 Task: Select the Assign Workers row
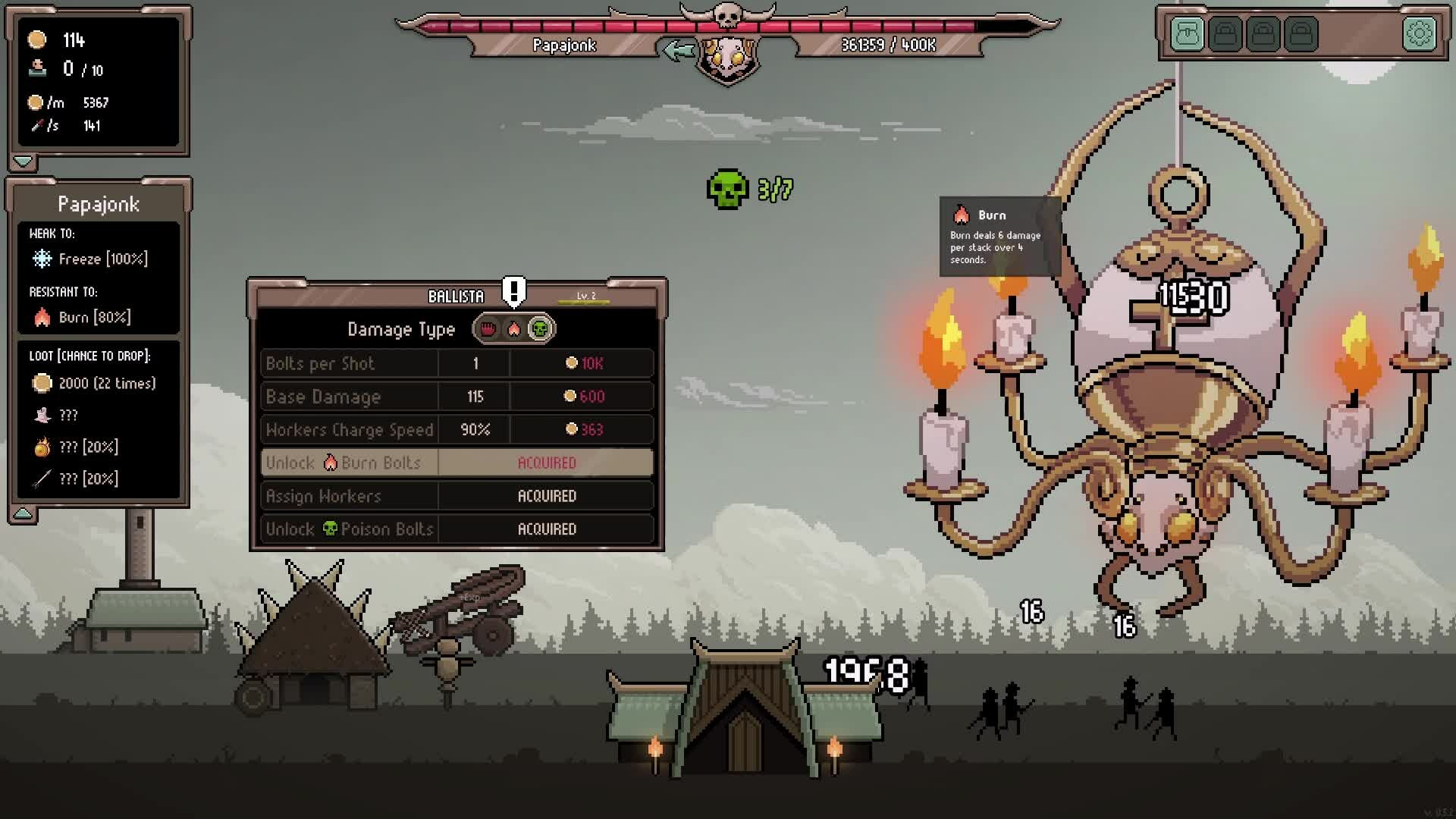click(457, 496)
